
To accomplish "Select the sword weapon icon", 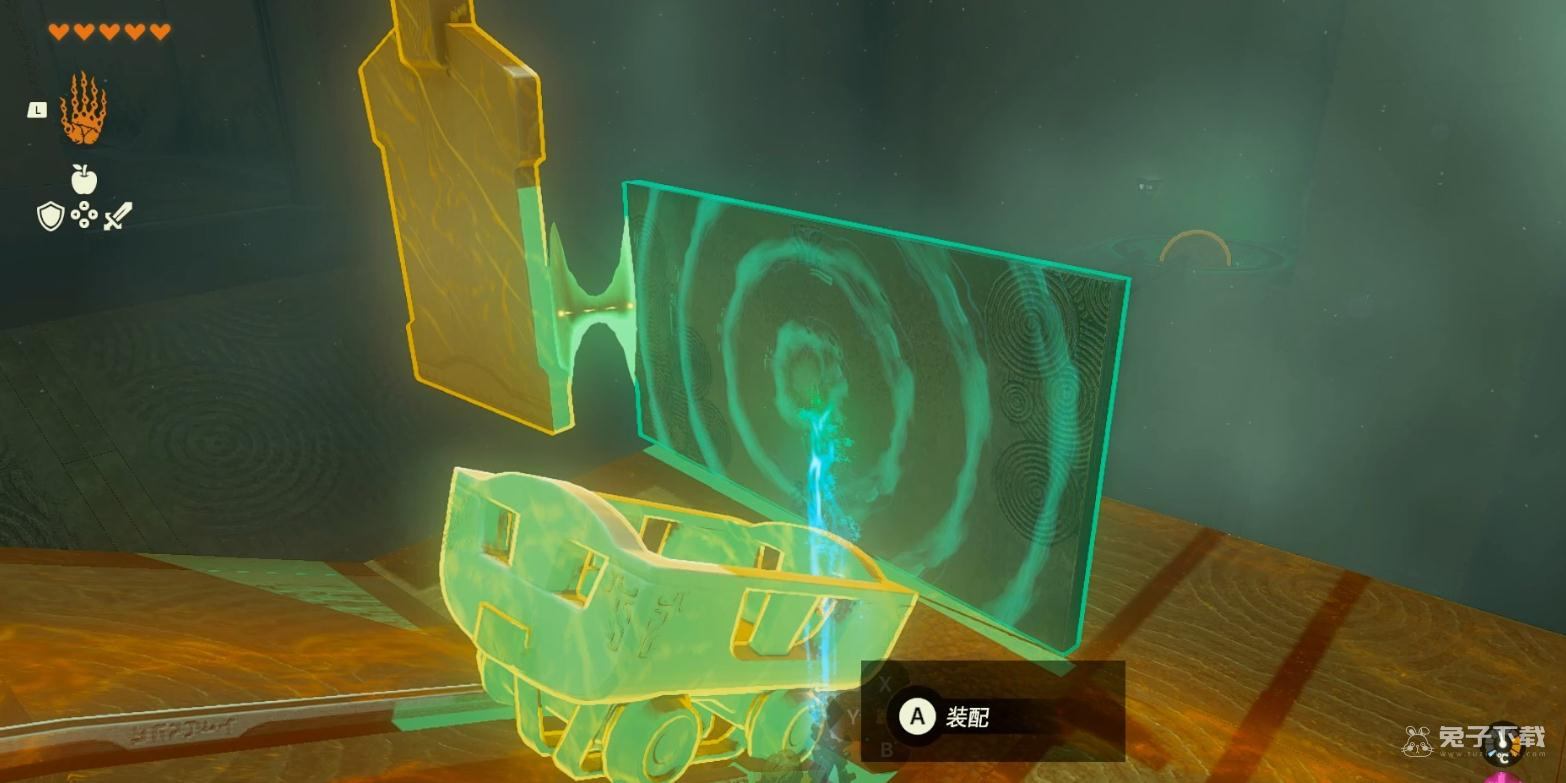I will pyautogui.click(x=118, y=216).
